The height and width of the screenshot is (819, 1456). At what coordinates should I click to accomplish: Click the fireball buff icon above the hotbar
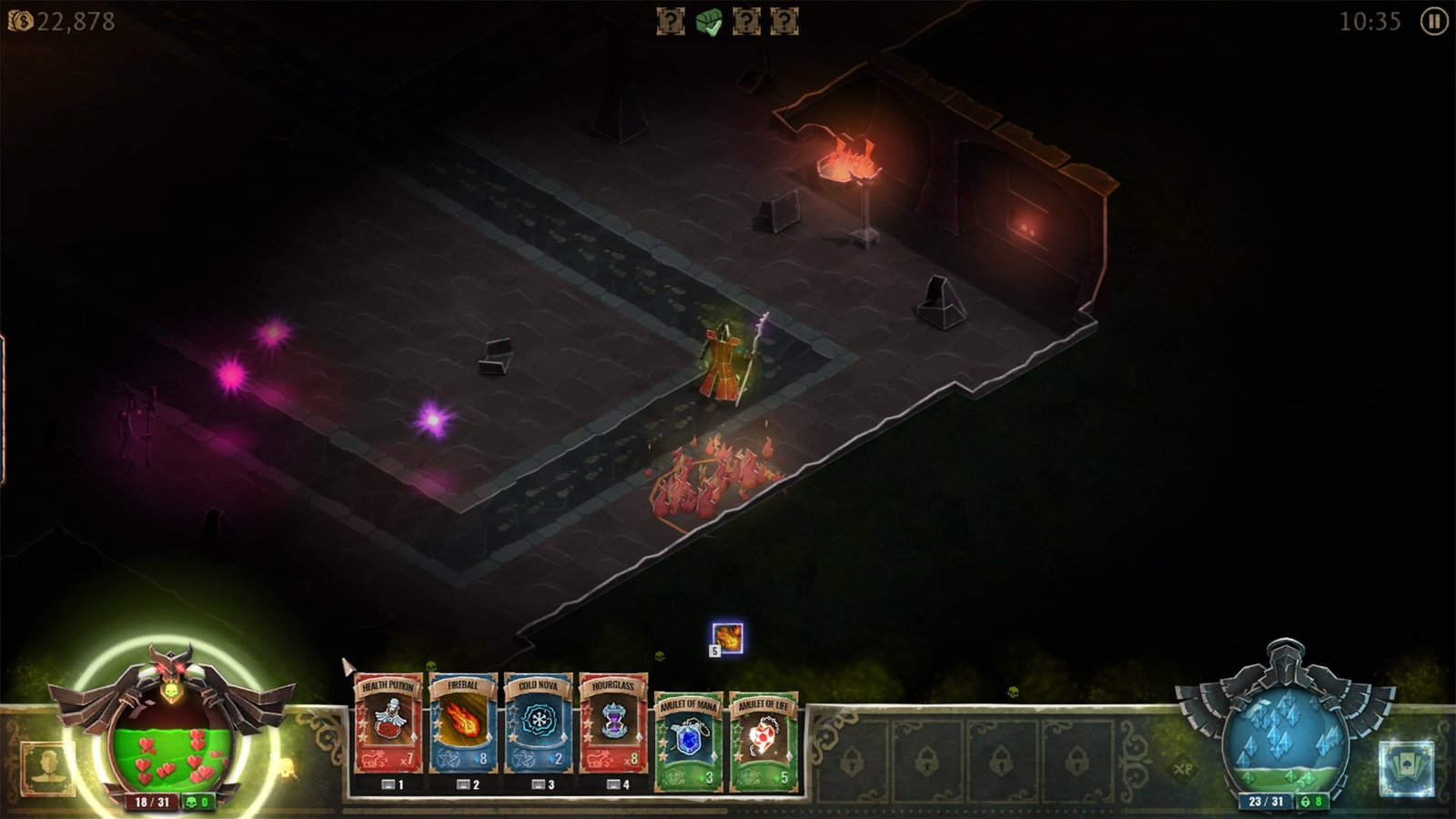click(x=727, y=638)
